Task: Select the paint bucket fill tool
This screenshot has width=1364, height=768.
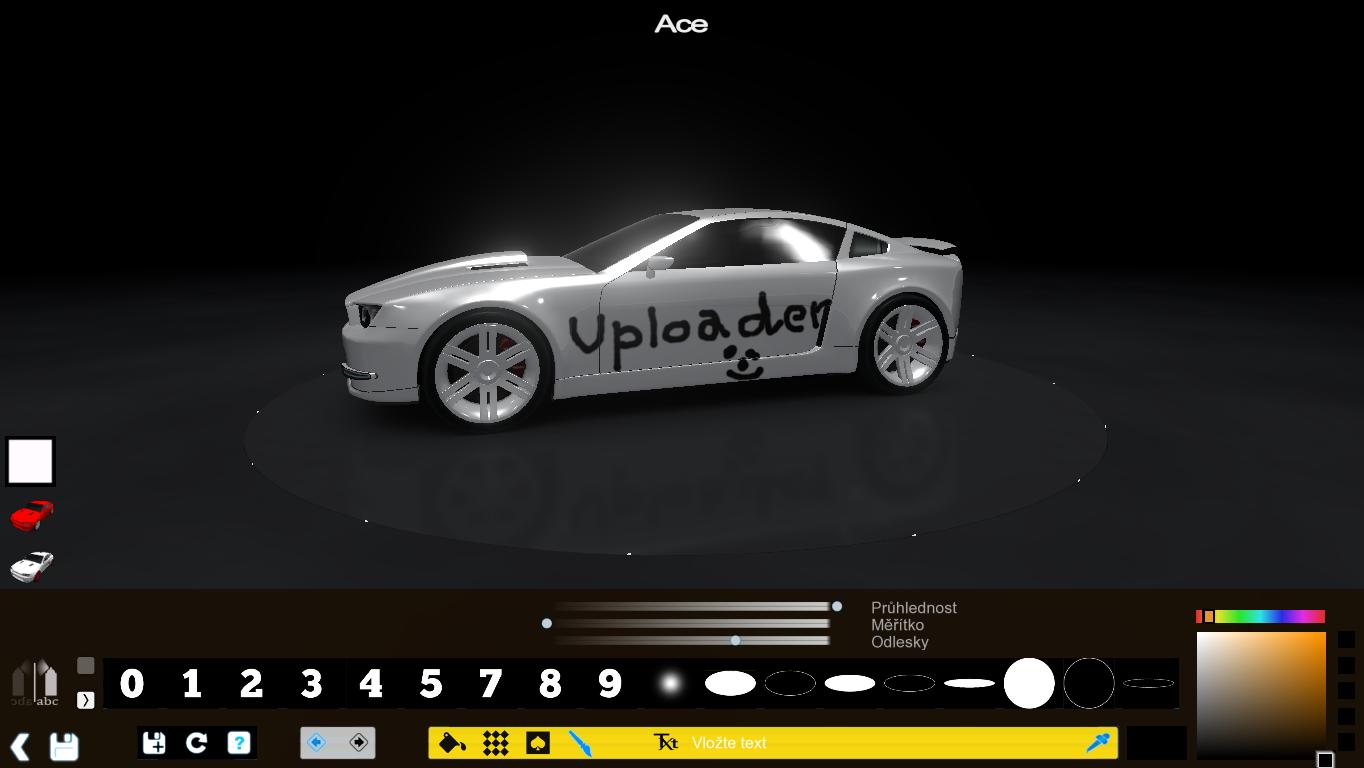Action: point(452,743)
